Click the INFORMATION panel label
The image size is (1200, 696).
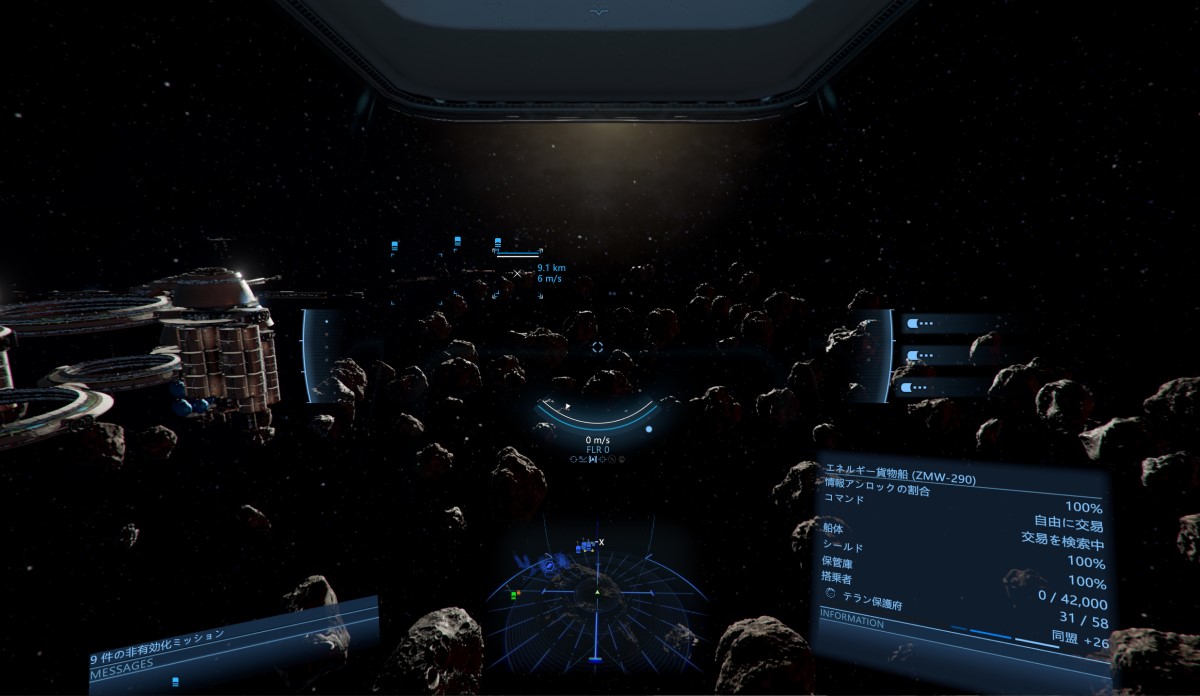click(853, 622)
